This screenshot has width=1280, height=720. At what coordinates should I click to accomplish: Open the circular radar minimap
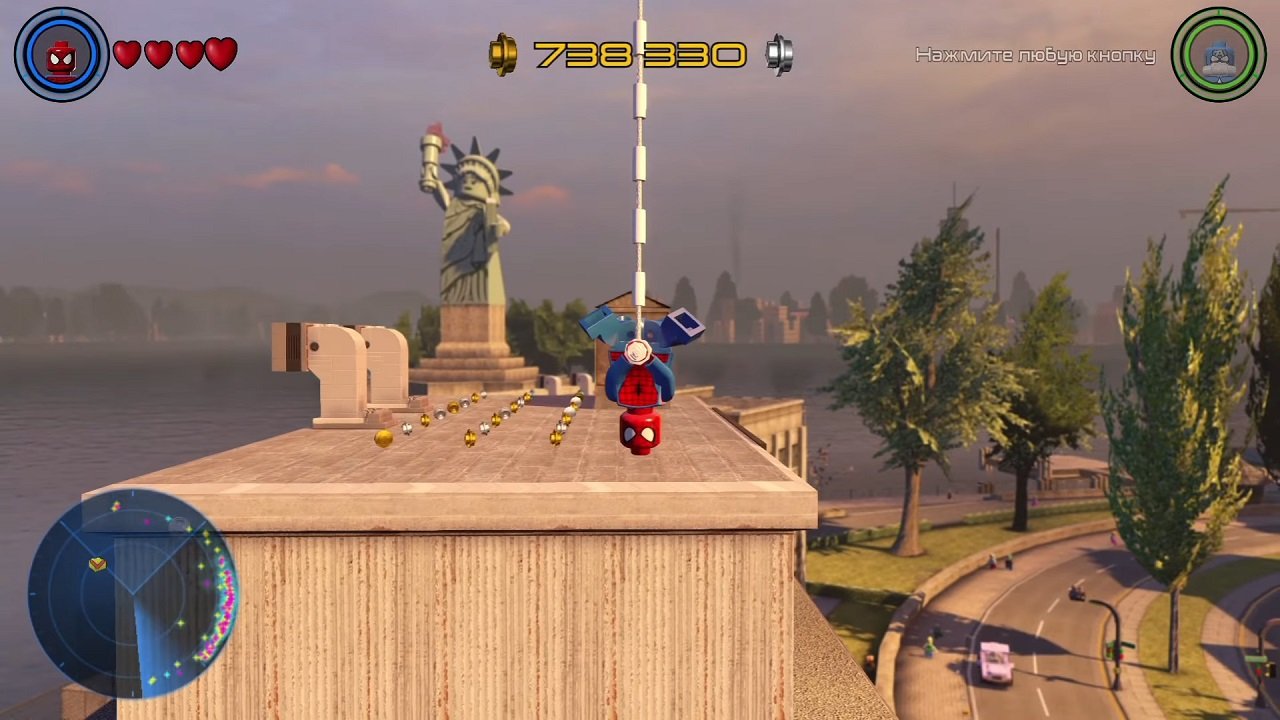132,593
